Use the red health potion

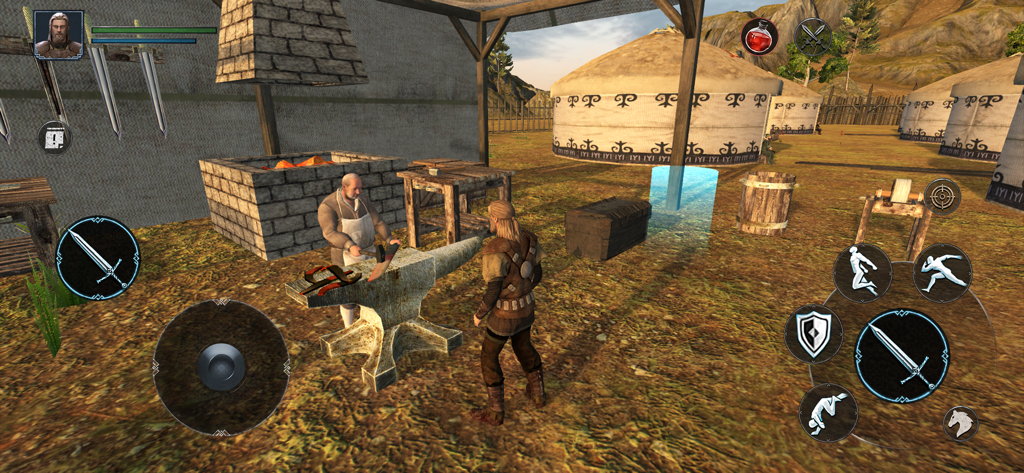[x=759, y=37]
